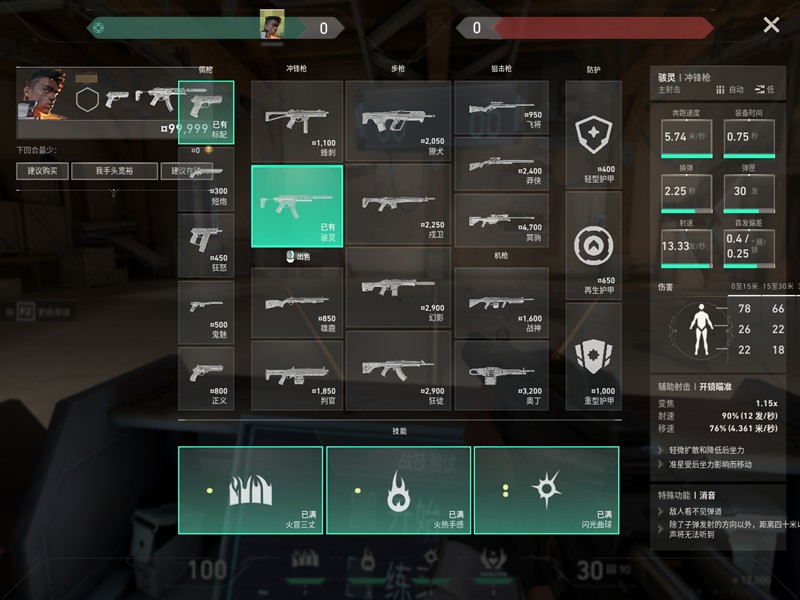This screenshot has width=800, height=600.
Task: Buy the 冥驹 sniper rifle for 4,700
Action: [501, 219]
